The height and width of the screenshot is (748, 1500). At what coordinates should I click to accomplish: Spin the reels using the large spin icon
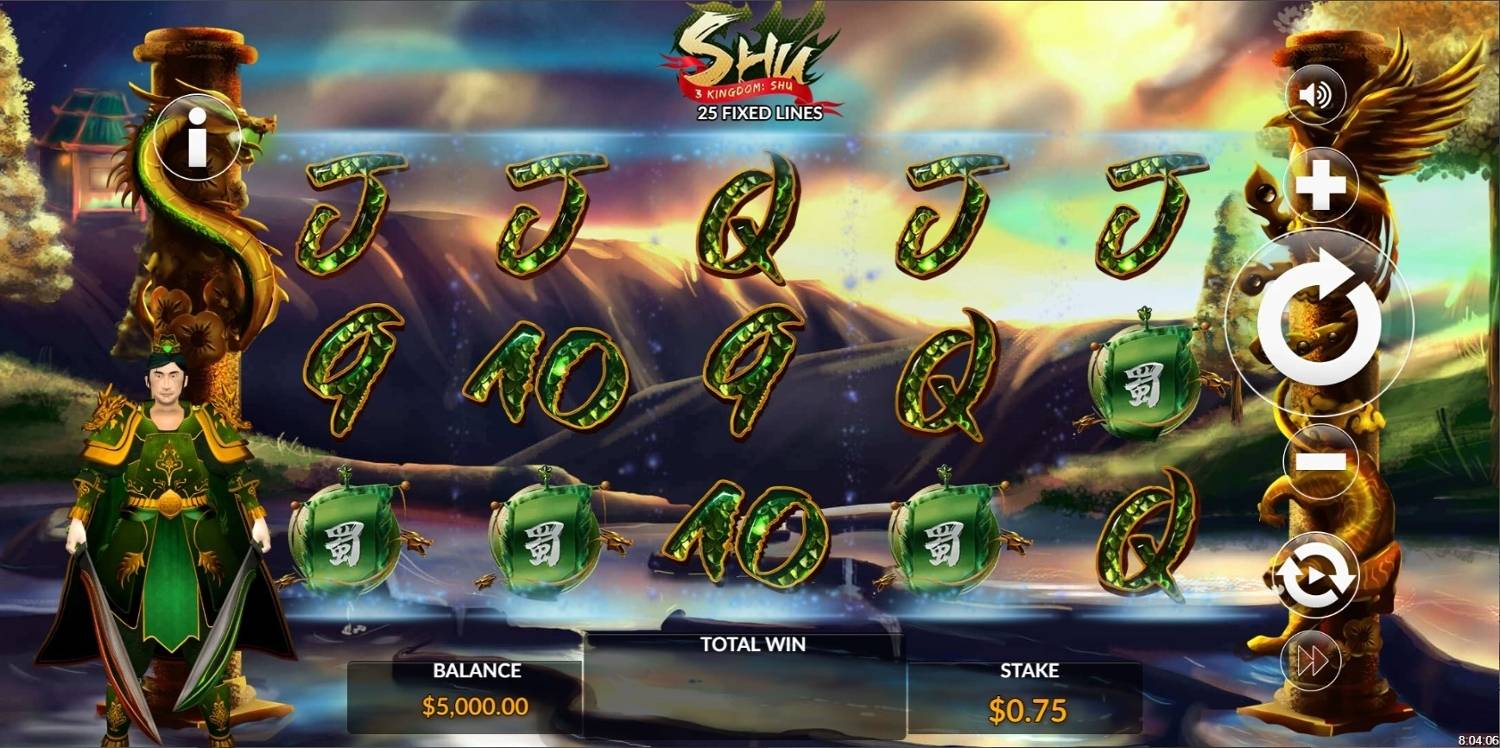click(1318, 323)
